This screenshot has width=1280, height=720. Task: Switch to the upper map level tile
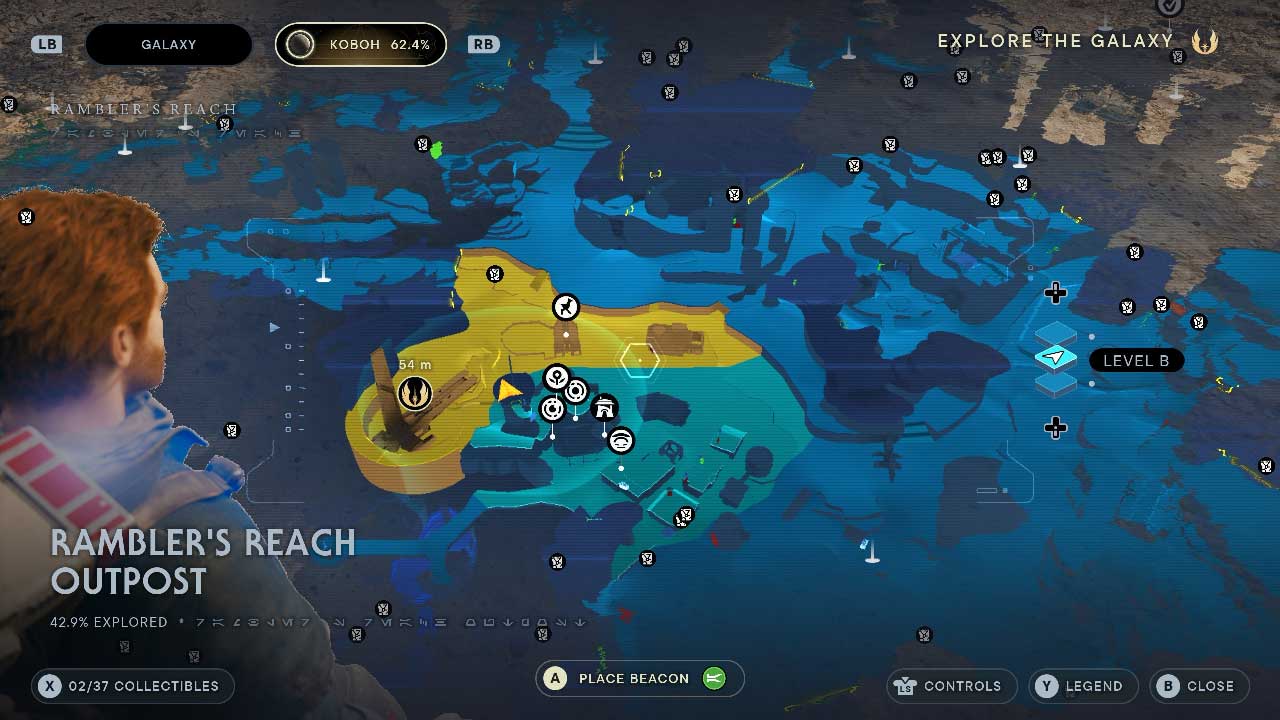(x=1056, y=335)
